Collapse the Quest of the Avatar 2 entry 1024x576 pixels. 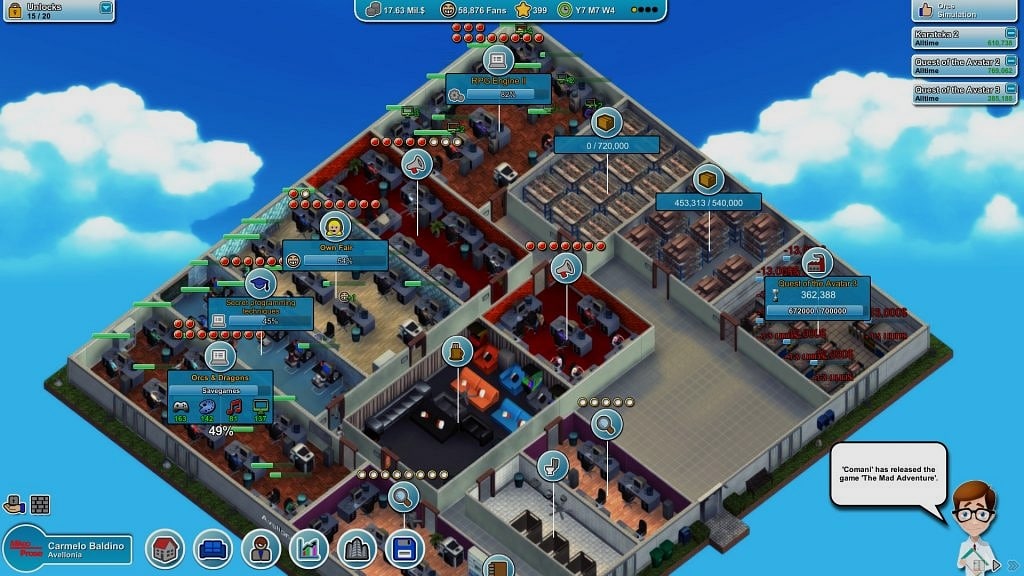point(1011,62)
